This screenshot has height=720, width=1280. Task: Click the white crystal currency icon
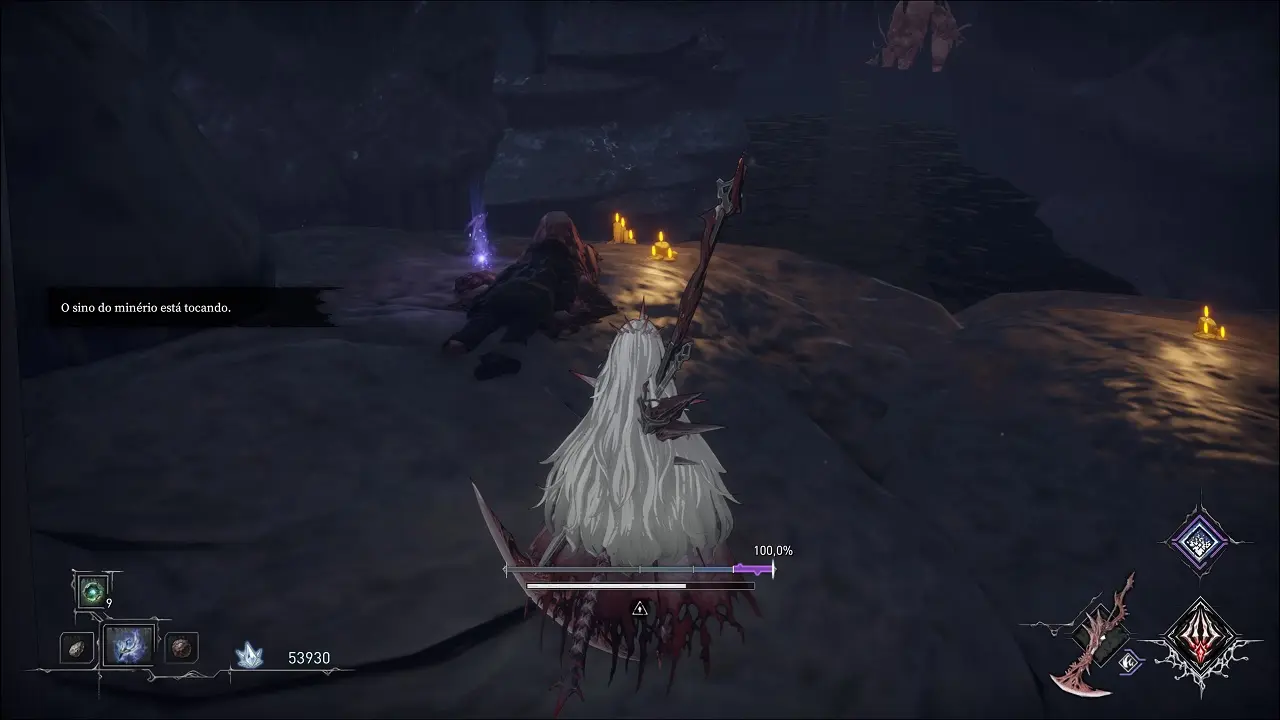click(x=249, y=655)
